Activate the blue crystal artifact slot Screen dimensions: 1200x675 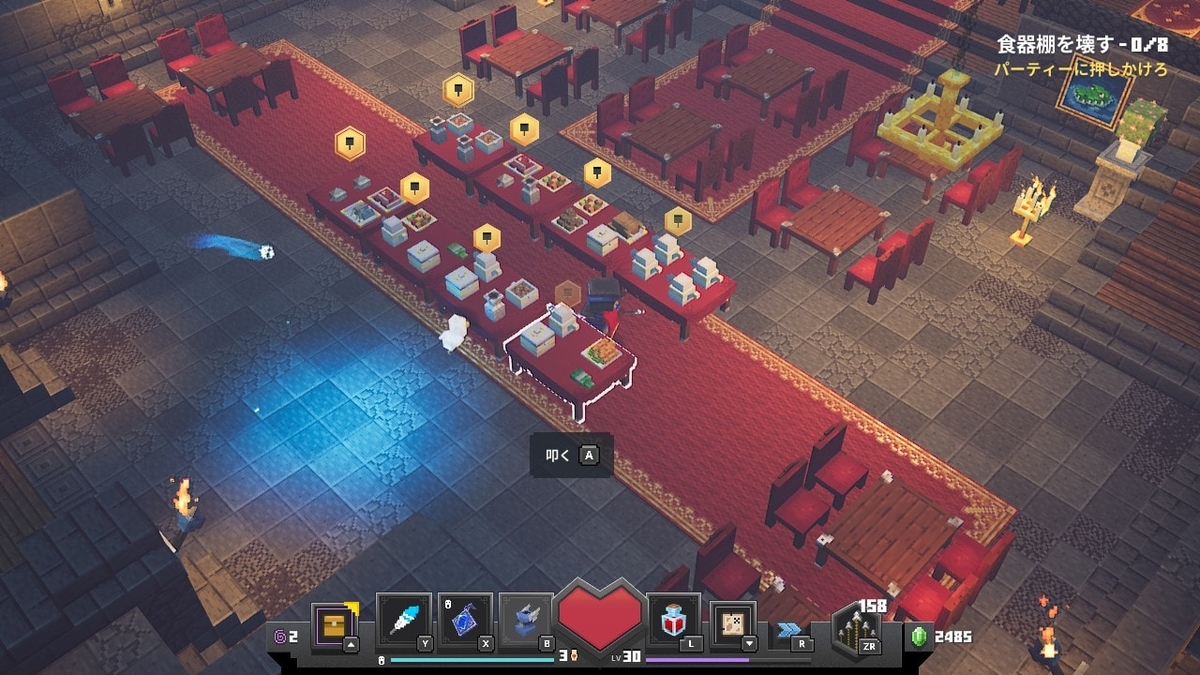coord(464,621)
